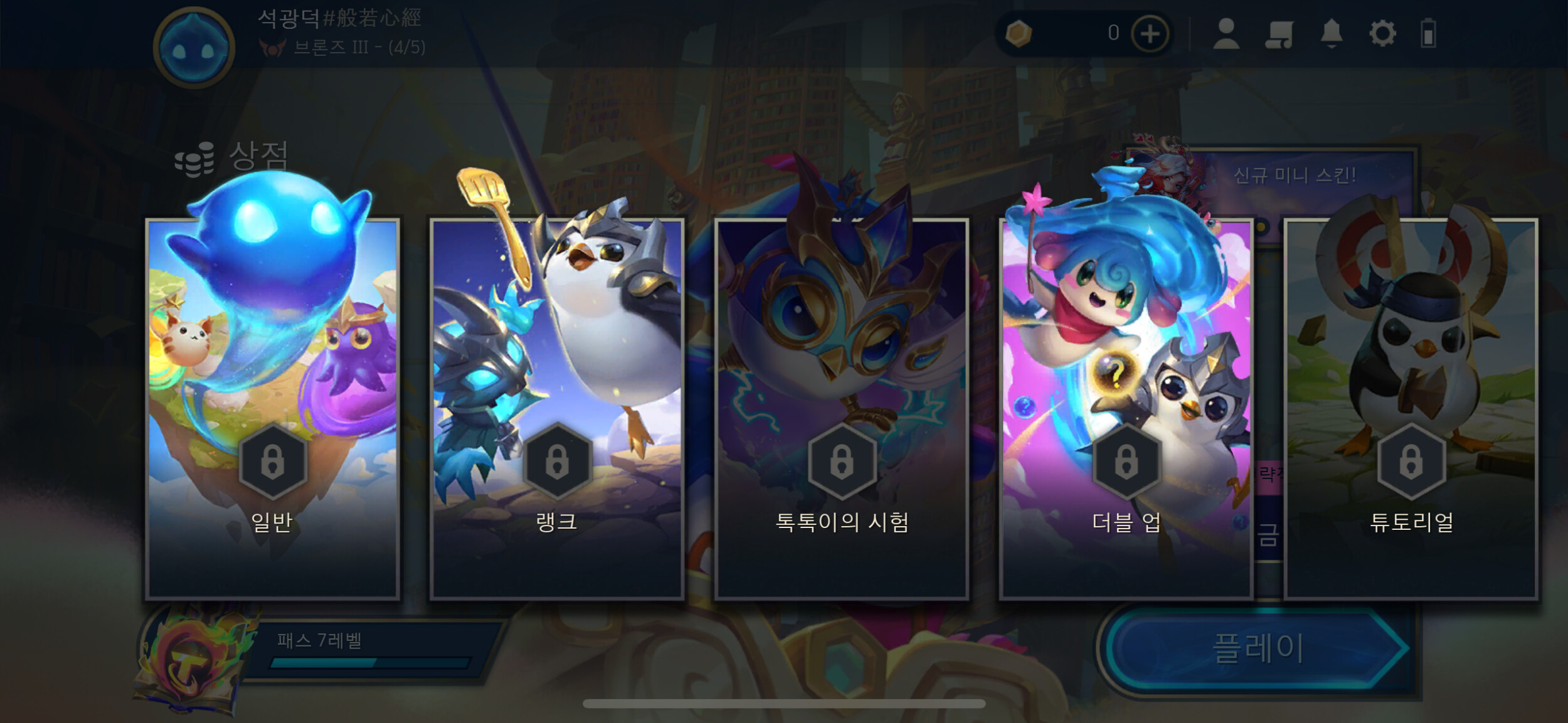
Task: Select the 일반 (Normal) game mode card
Action: pyautogui.click(x=272, y=409)
